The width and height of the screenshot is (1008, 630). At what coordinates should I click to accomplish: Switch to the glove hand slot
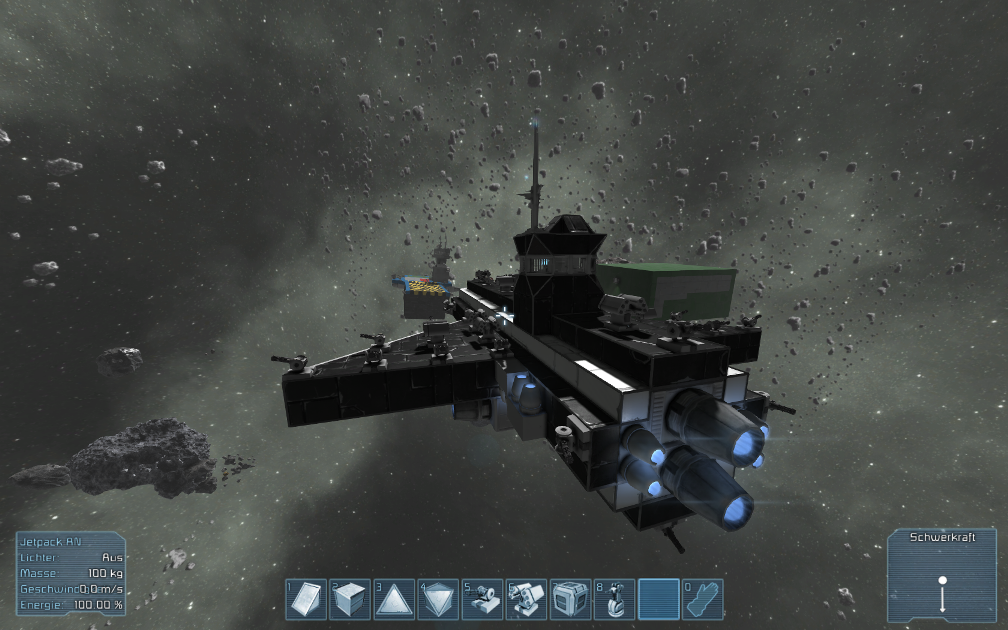[703, 599]
